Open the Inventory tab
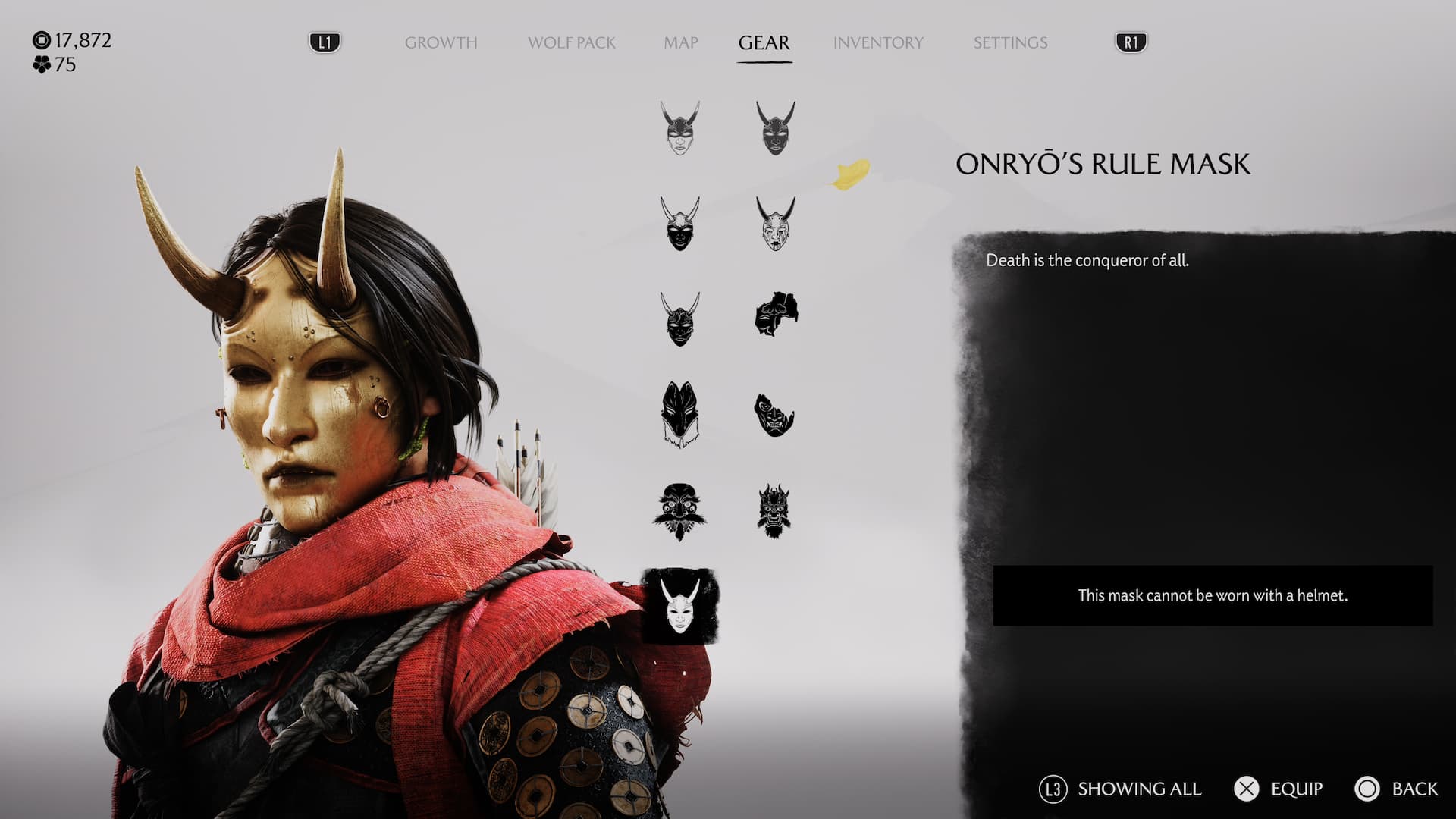Image resolution: width=1456 pixels, height=819 pixels. [878, 42]
